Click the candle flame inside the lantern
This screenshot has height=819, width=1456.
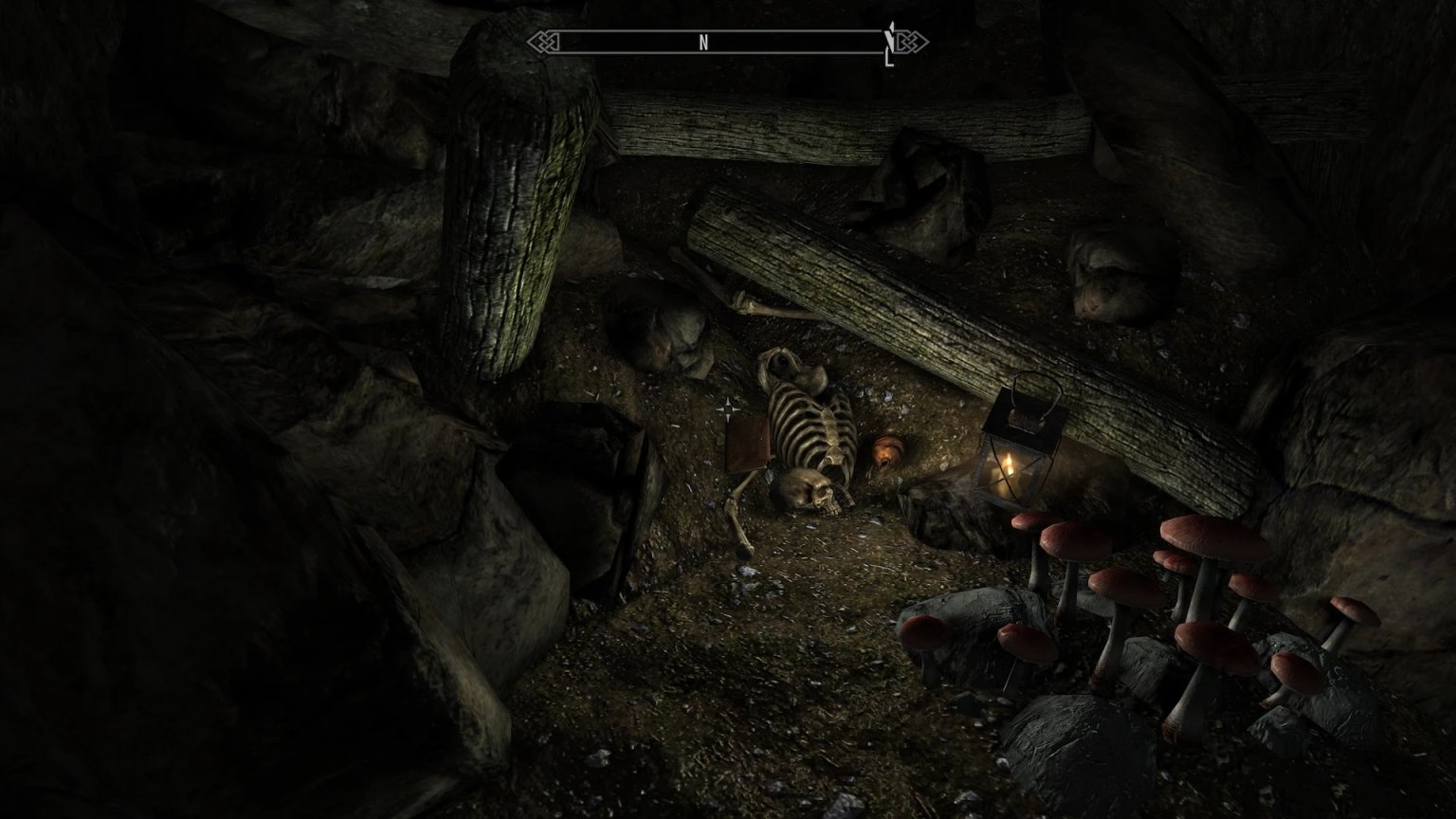[x=1009, y=464]
